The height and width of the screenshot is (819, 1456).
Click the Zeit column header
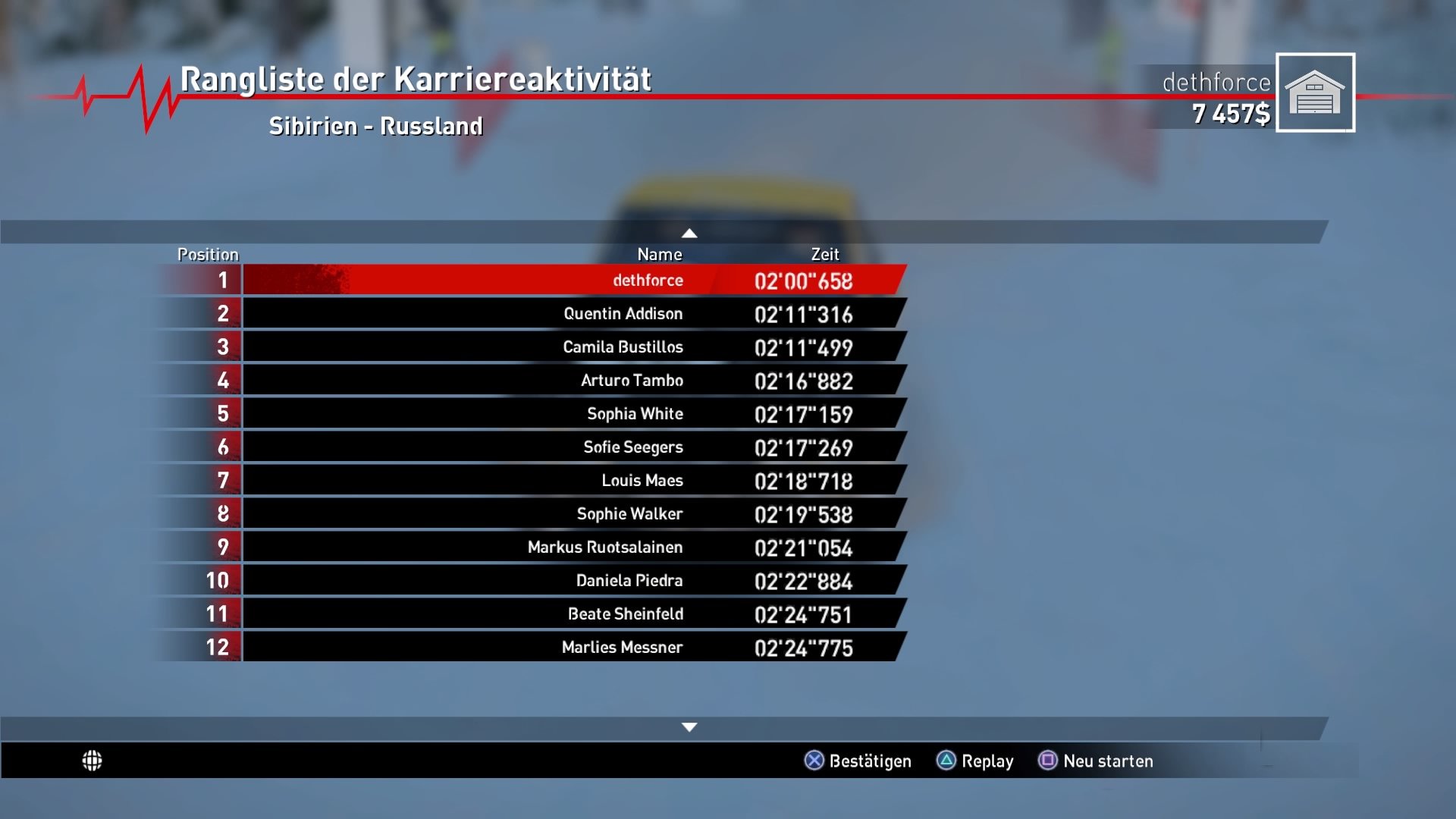click(x=826, y=254)
